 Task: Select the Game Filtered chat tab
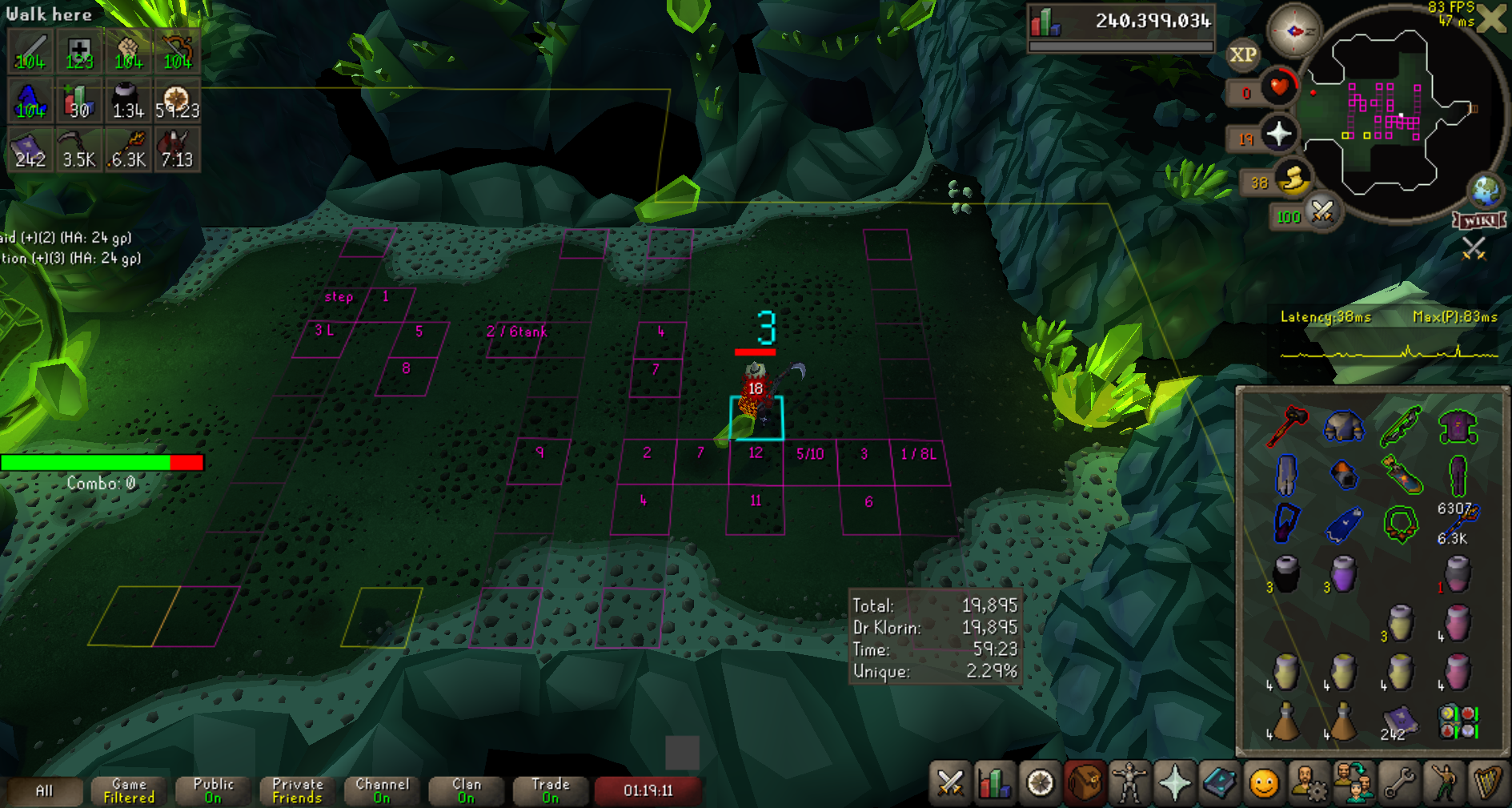coord(129,790)
